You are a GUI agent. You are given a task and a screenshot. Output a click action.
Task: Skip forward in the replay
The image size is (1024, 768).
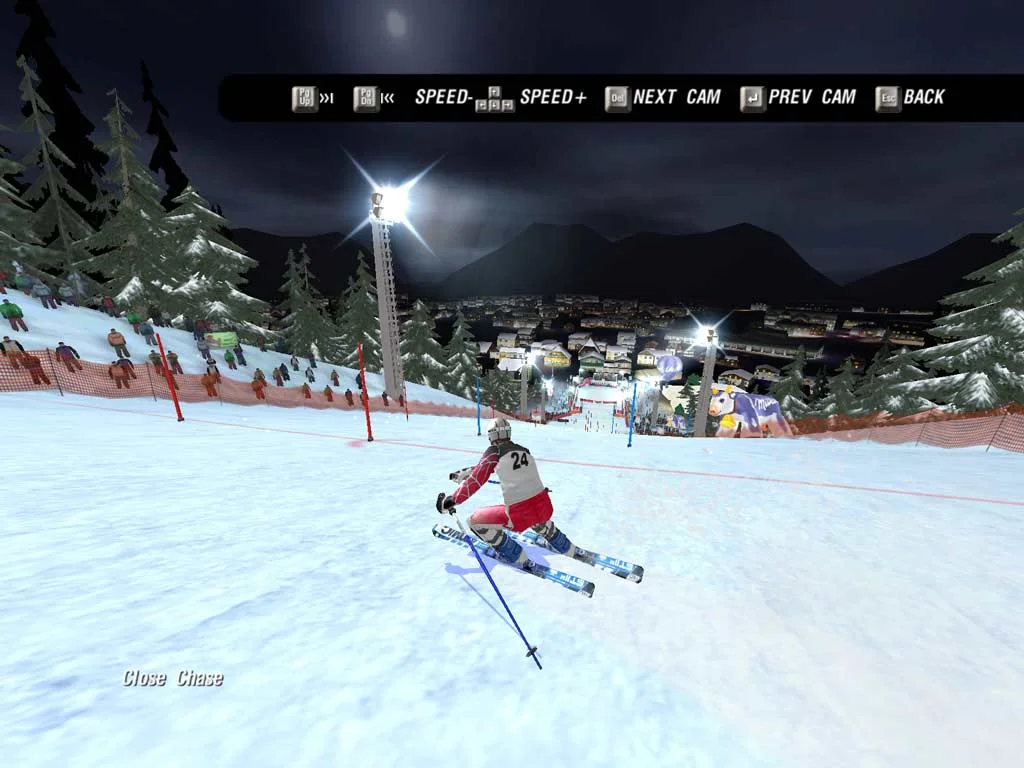312,98
